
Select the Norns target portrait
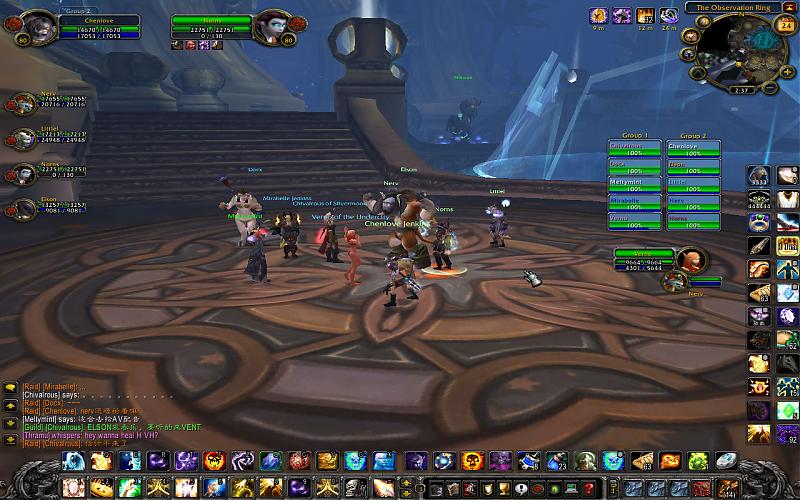270,25
